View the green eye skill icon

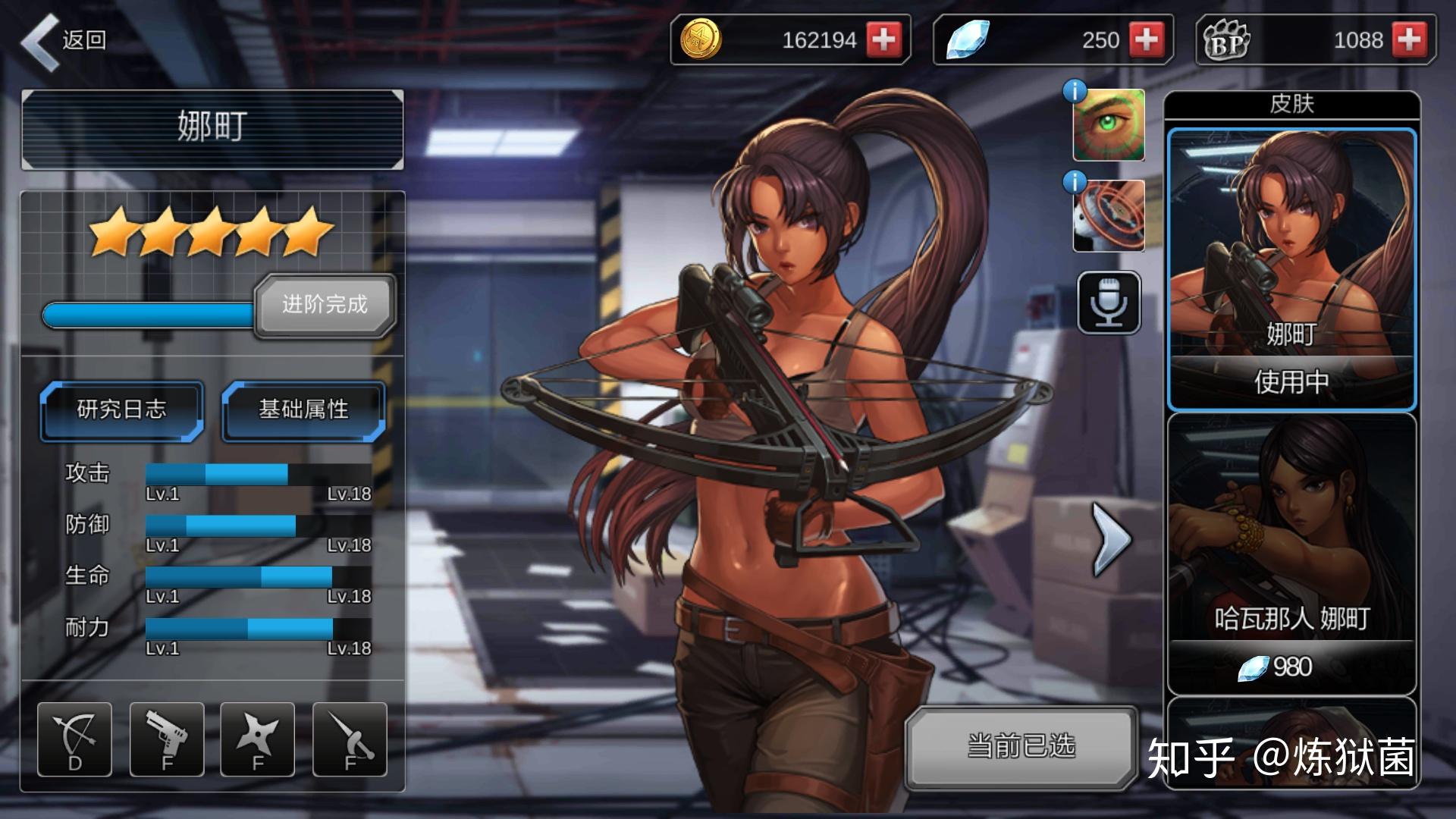1108,125
